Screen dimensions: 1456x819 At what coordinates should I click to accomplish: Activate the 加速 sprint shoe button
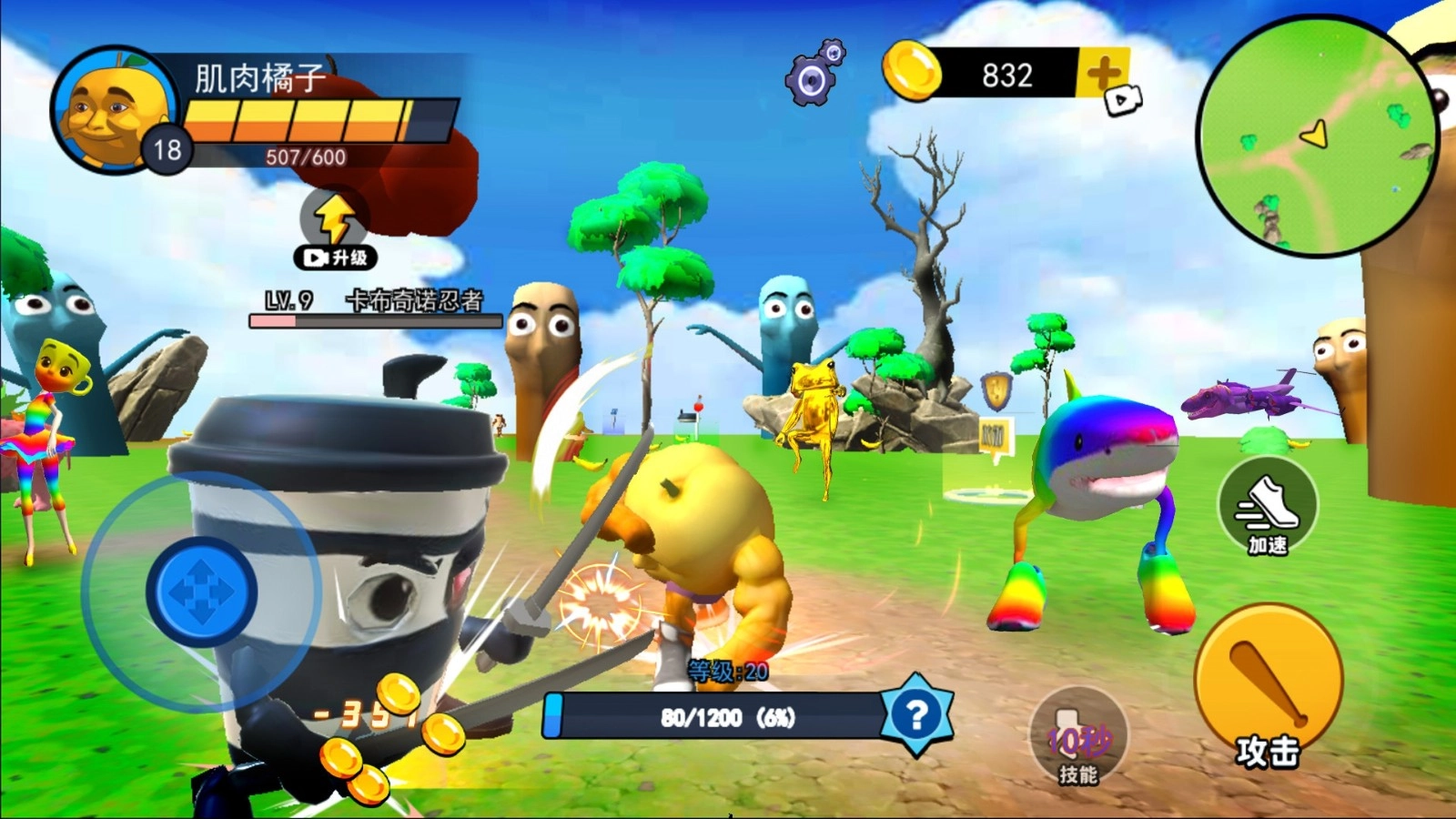(x=1267, y=508)
